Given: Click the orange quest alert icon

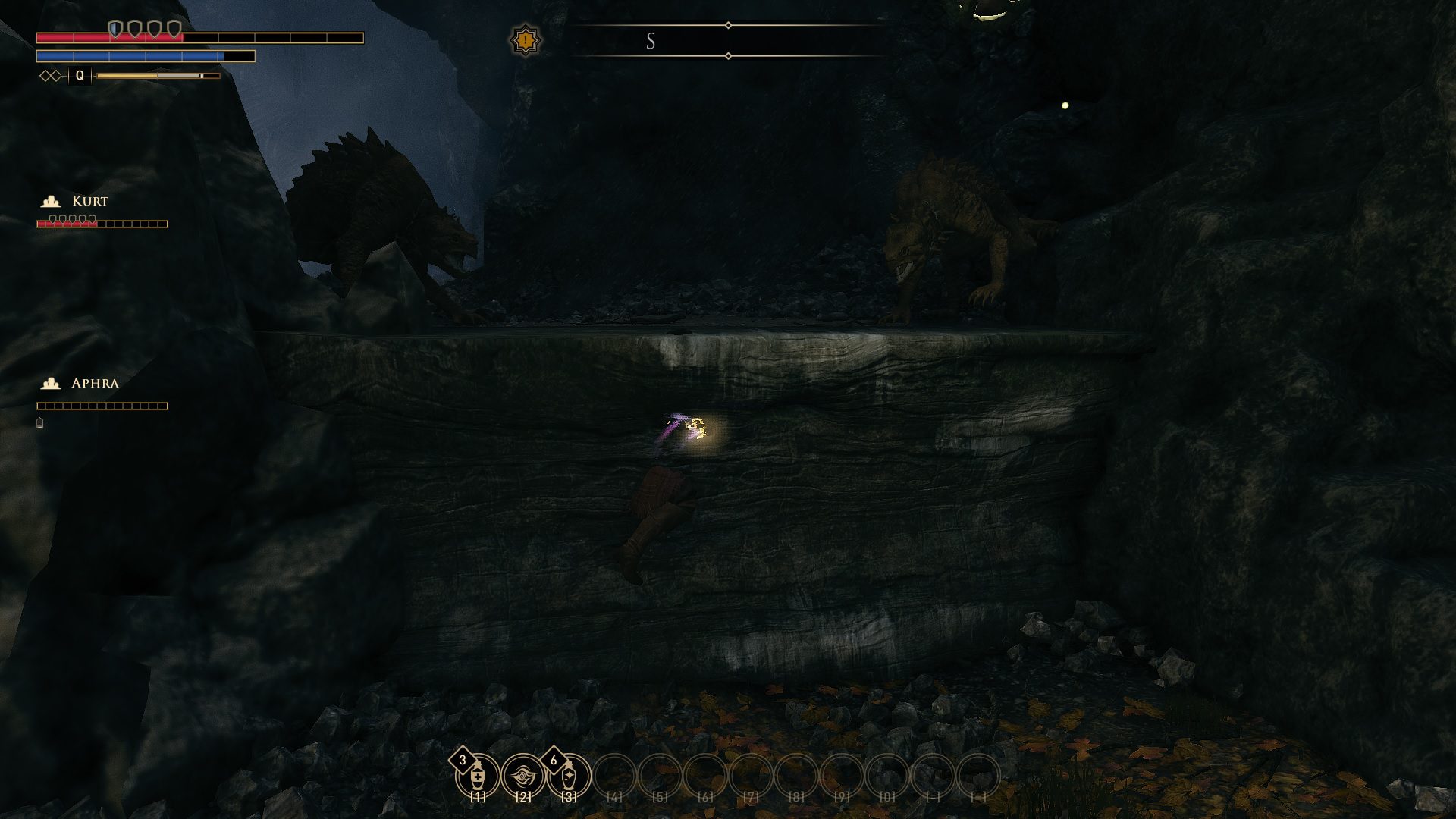Looking at the screenshot, I should pyautogui.click(x=525, y=40).
